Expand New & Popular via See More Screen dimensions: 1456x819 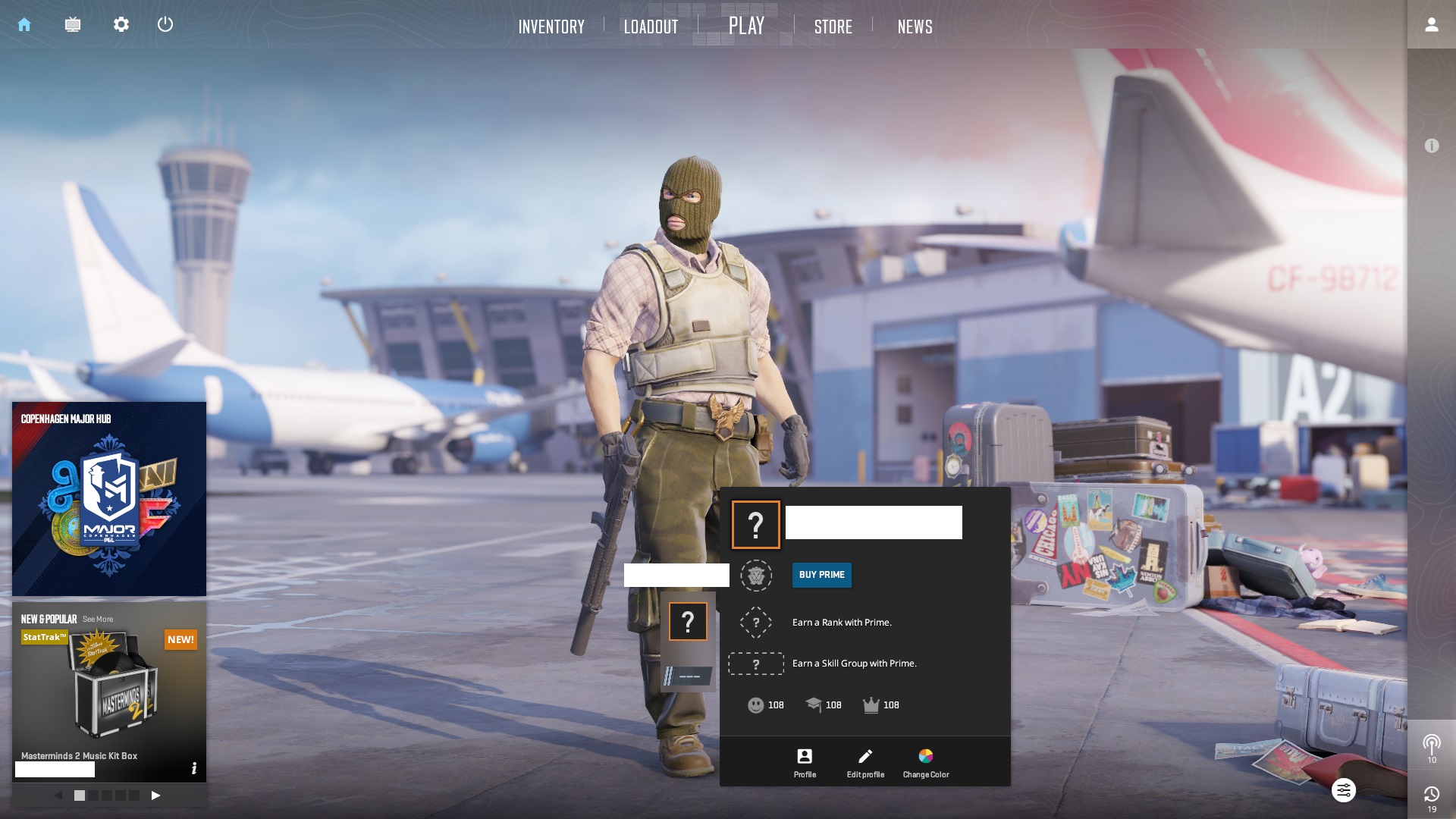[99, 619]
